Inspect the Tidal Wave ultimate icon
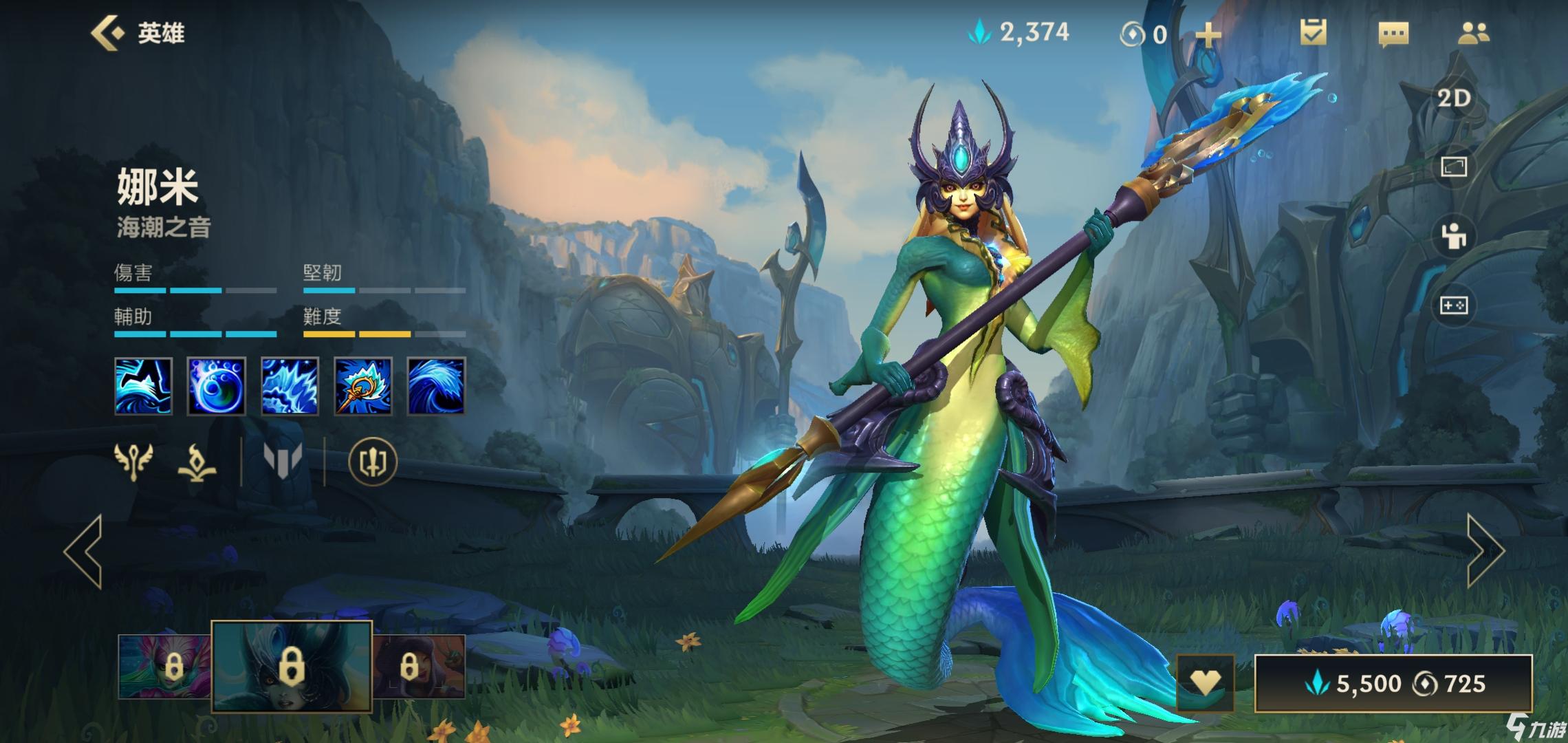1568x743 pixels. [x=436, y=386]
